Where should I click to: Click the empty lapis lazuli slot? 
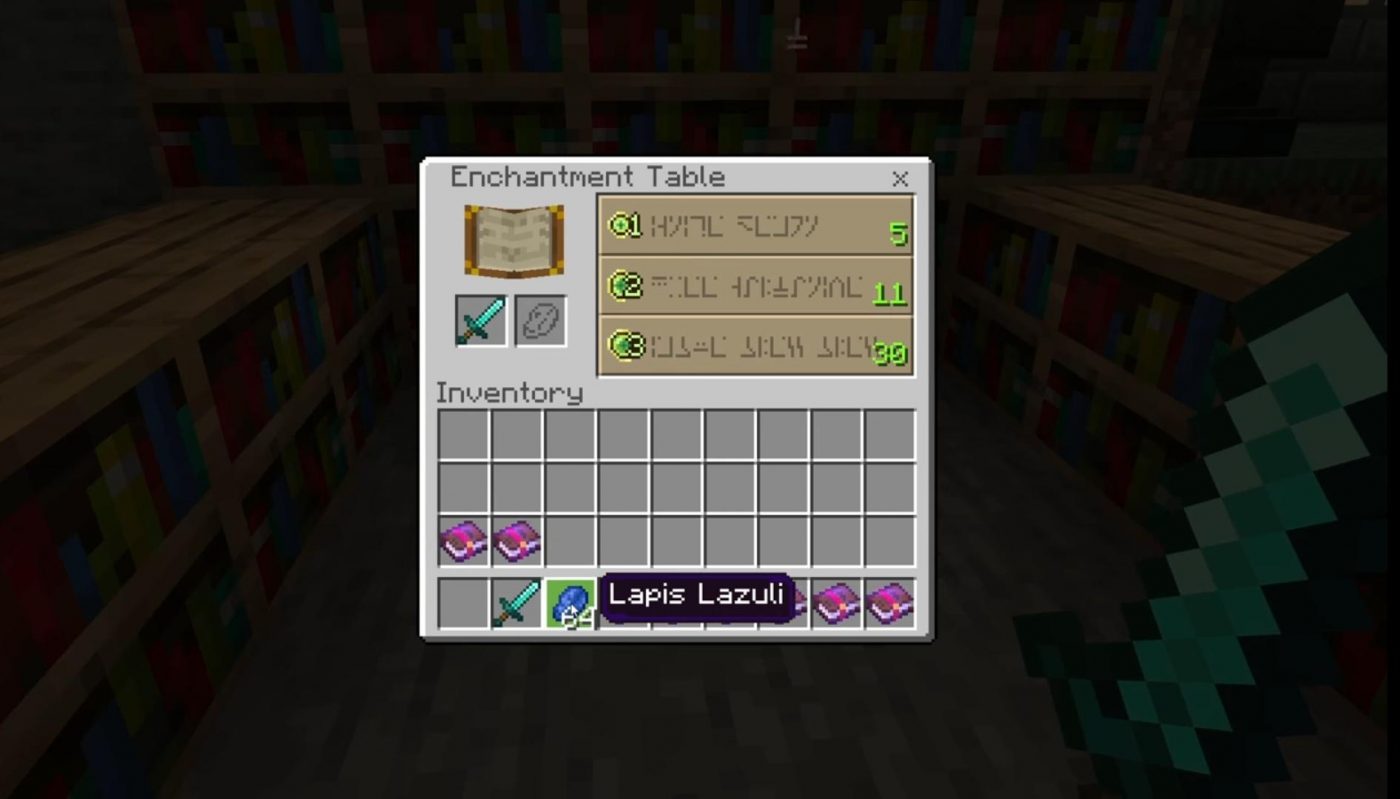point(541,320)
